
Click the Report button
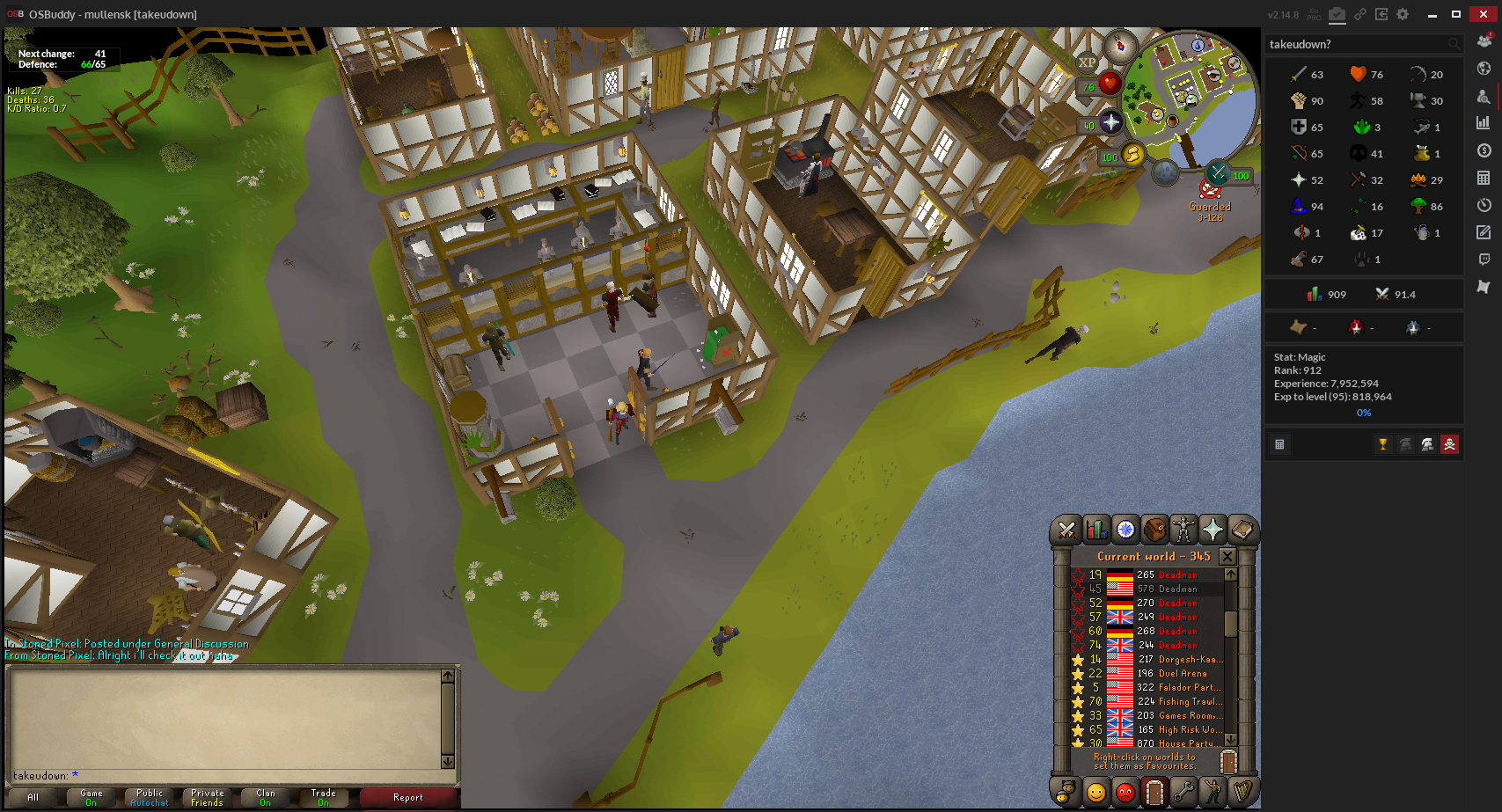coord(407,798)
